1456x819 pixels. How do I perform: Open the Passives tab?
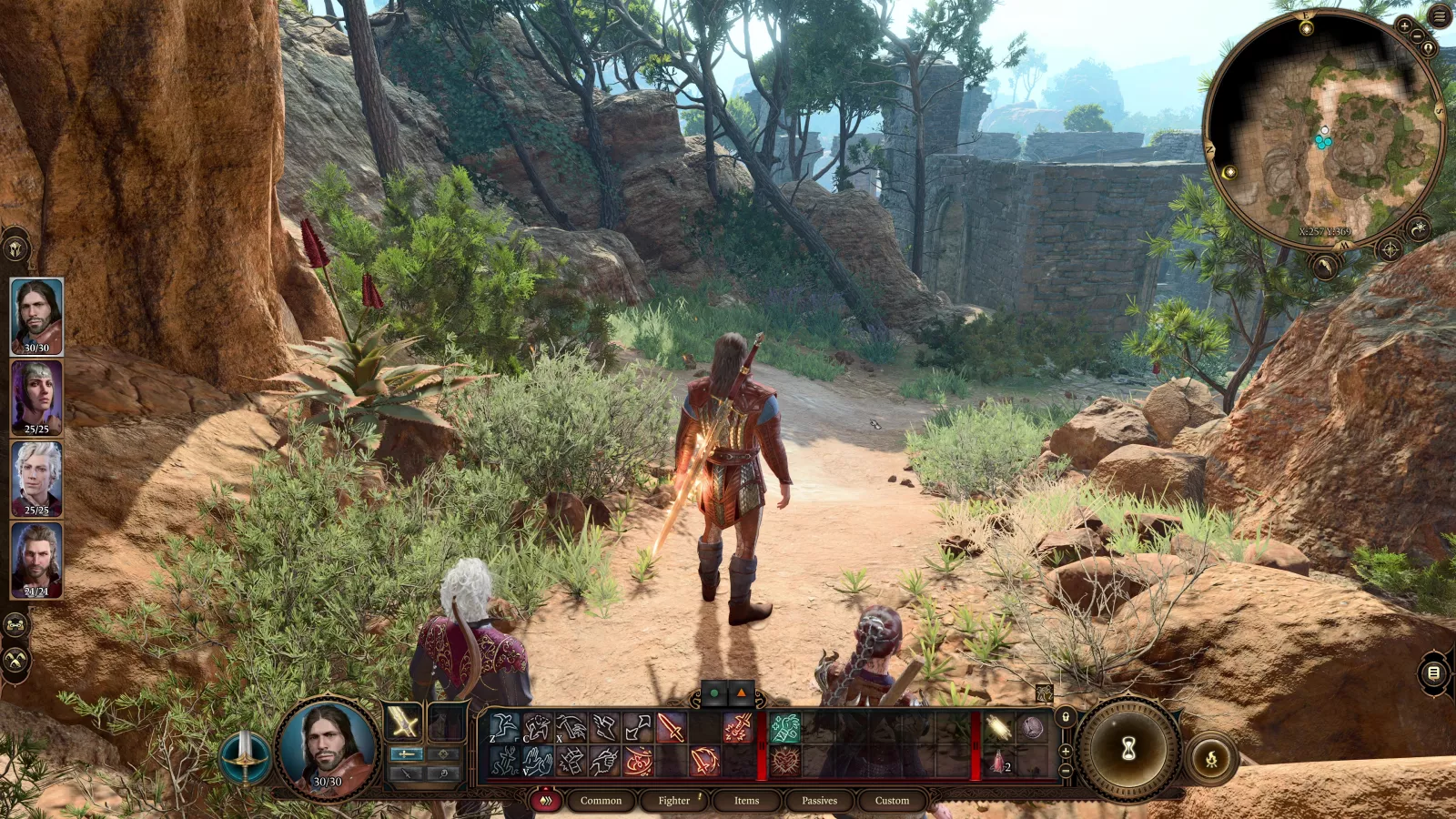coord(818,801)
